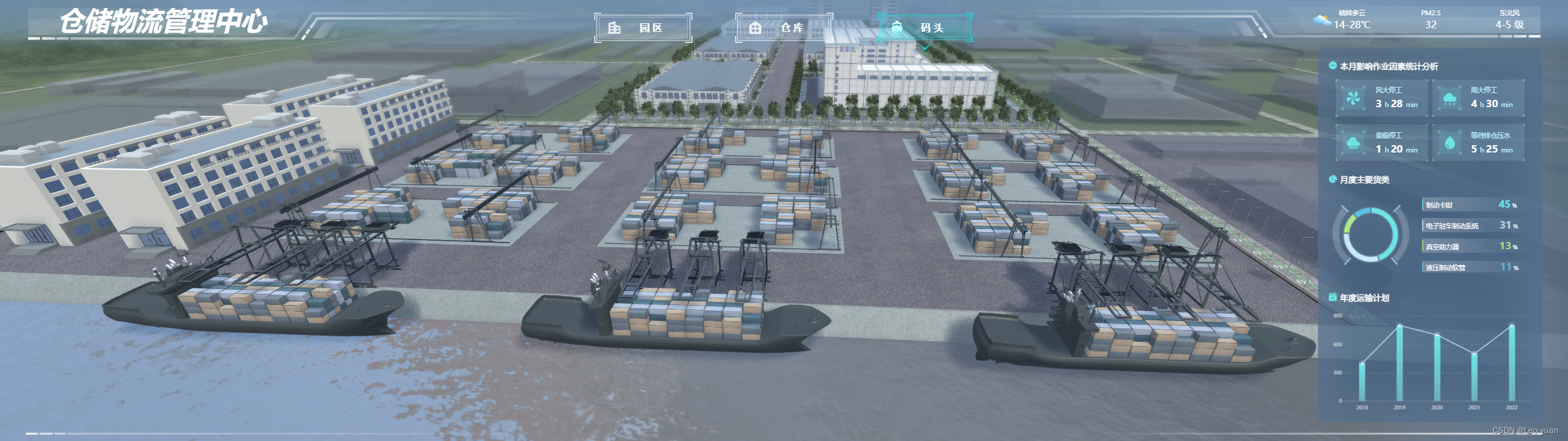Click the 风大停工 wind stoppage card
The width and height of the screenshot is (1568, 441).
[x=1382, y=98]
